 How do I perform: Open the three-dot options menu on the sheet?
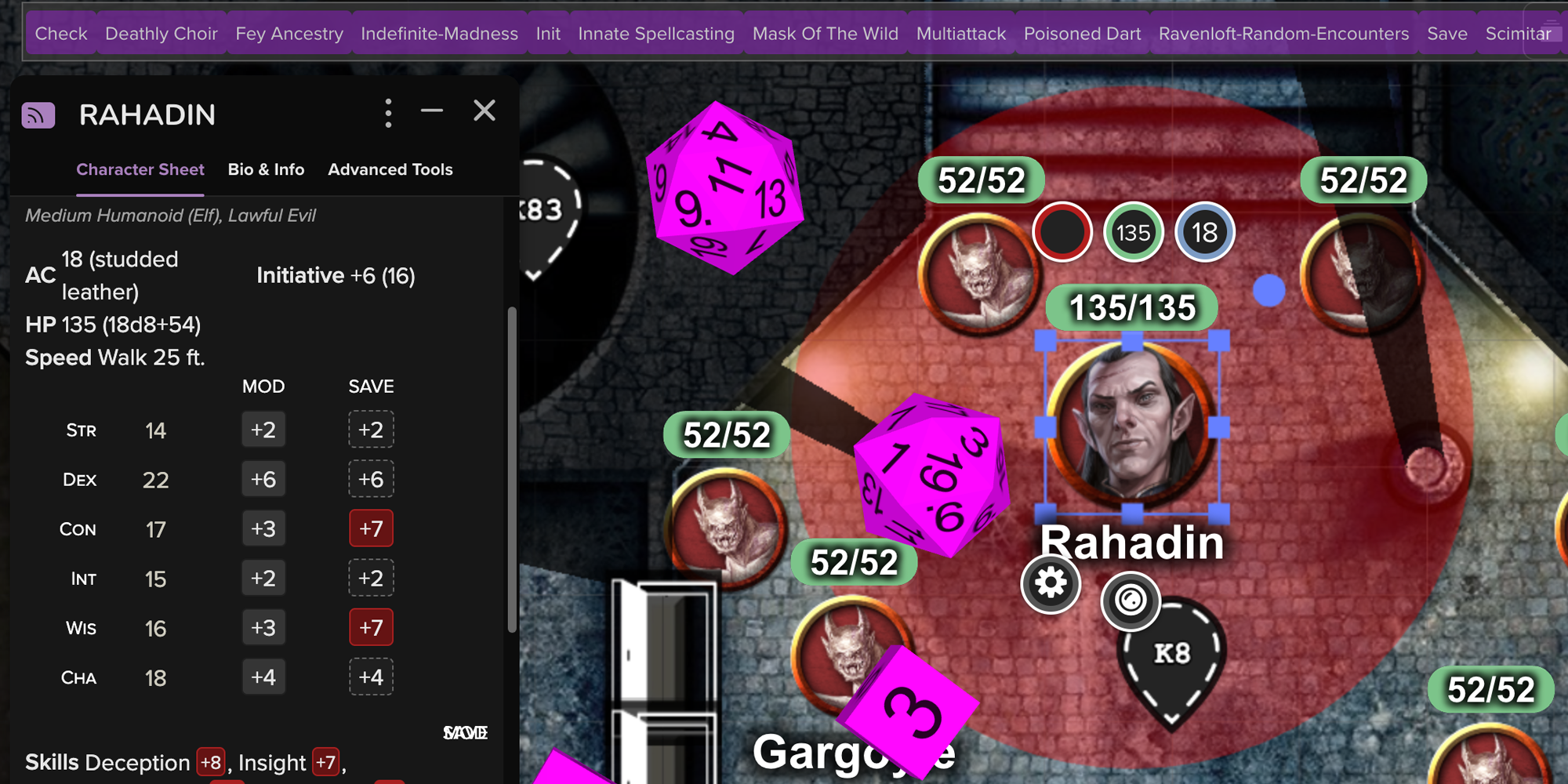tap(388, 112)
